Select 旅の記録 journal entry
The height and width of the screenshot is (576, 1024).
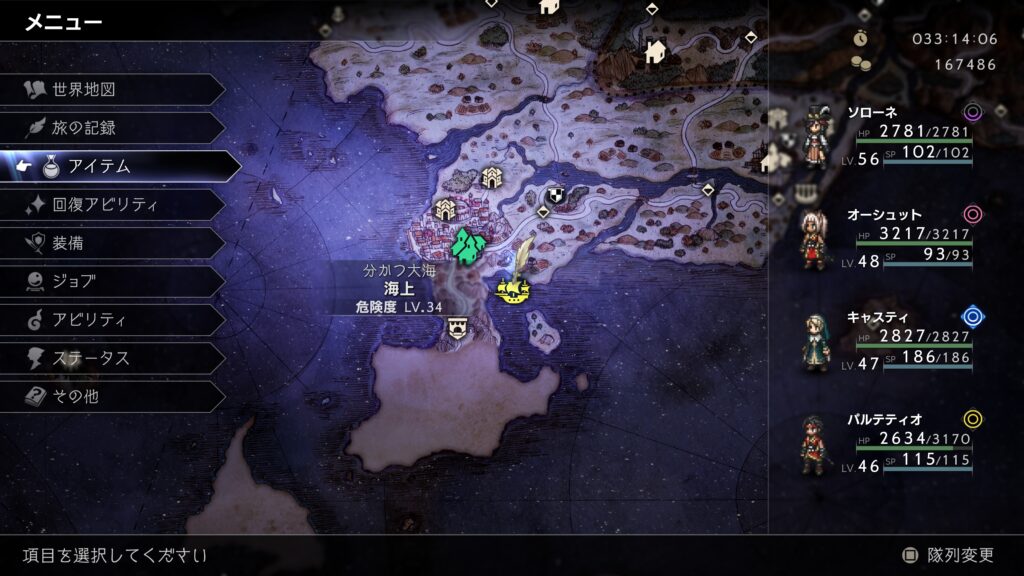tap(110, 128)
